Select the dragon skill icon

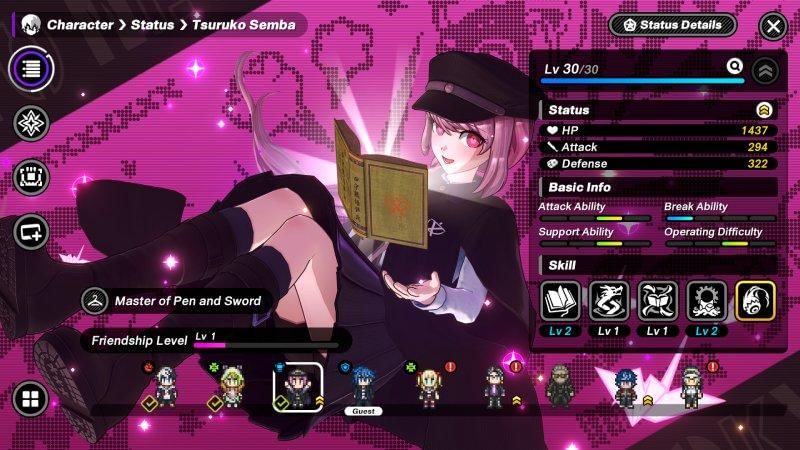tap(609, 301)
